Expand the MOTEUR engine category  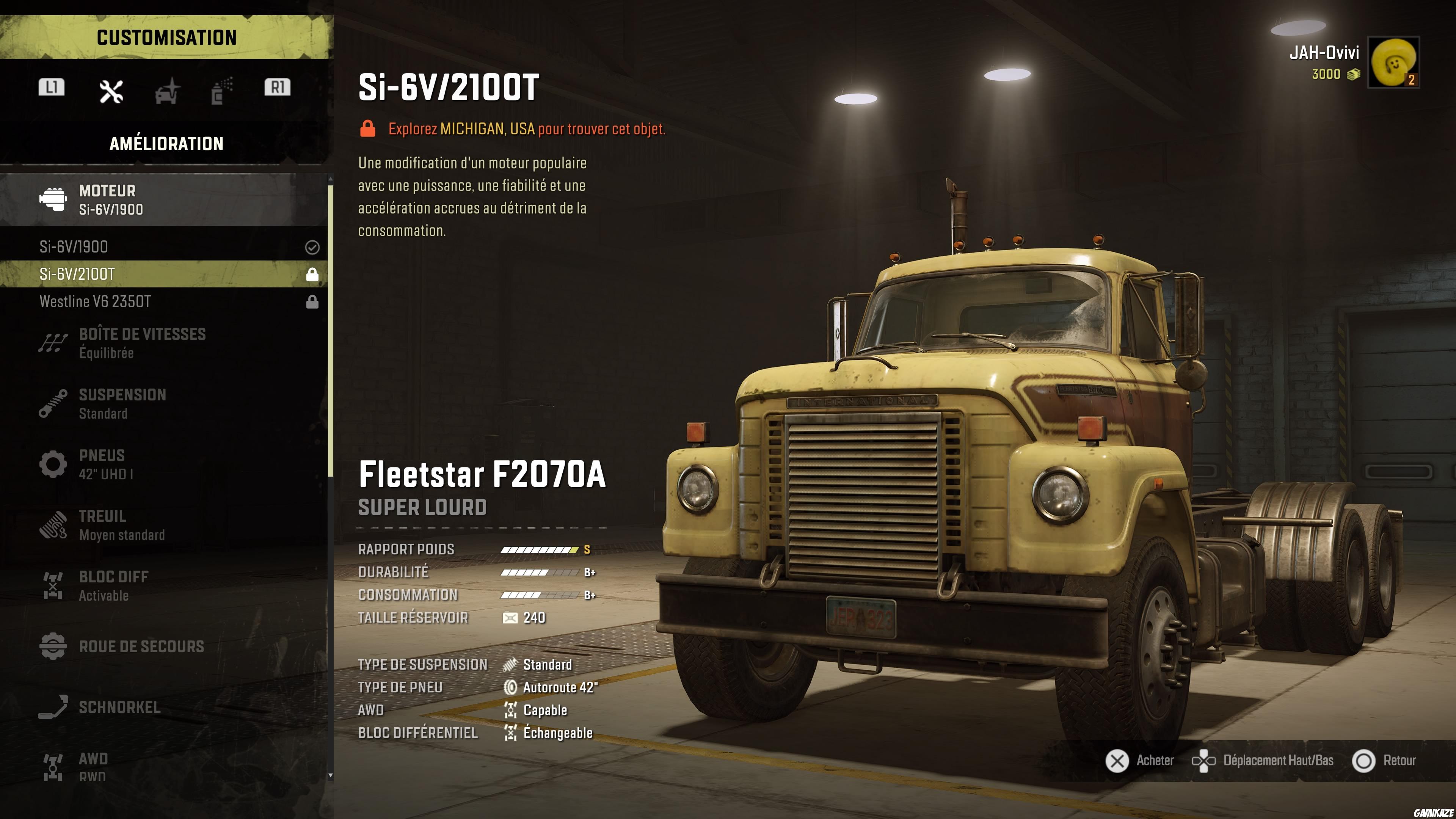(164, 199)
